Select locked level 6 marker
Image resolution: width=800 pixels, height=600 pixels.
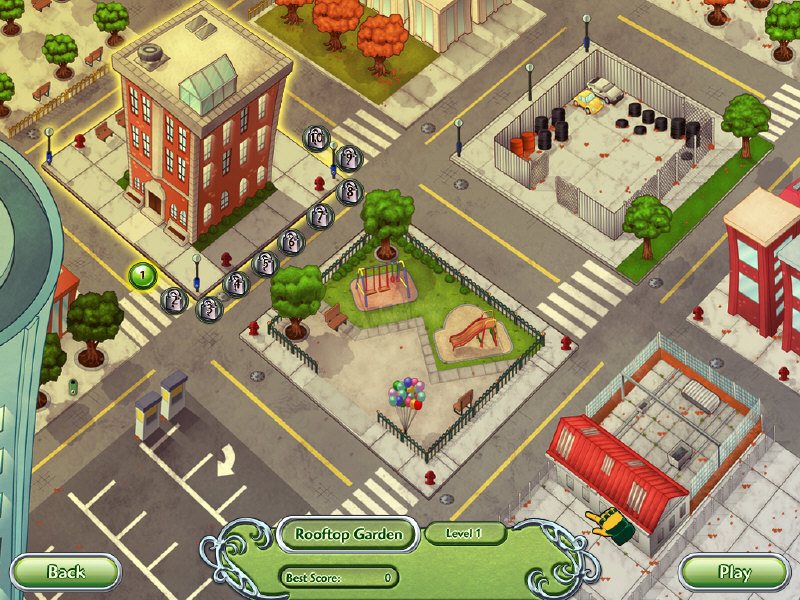291,240
